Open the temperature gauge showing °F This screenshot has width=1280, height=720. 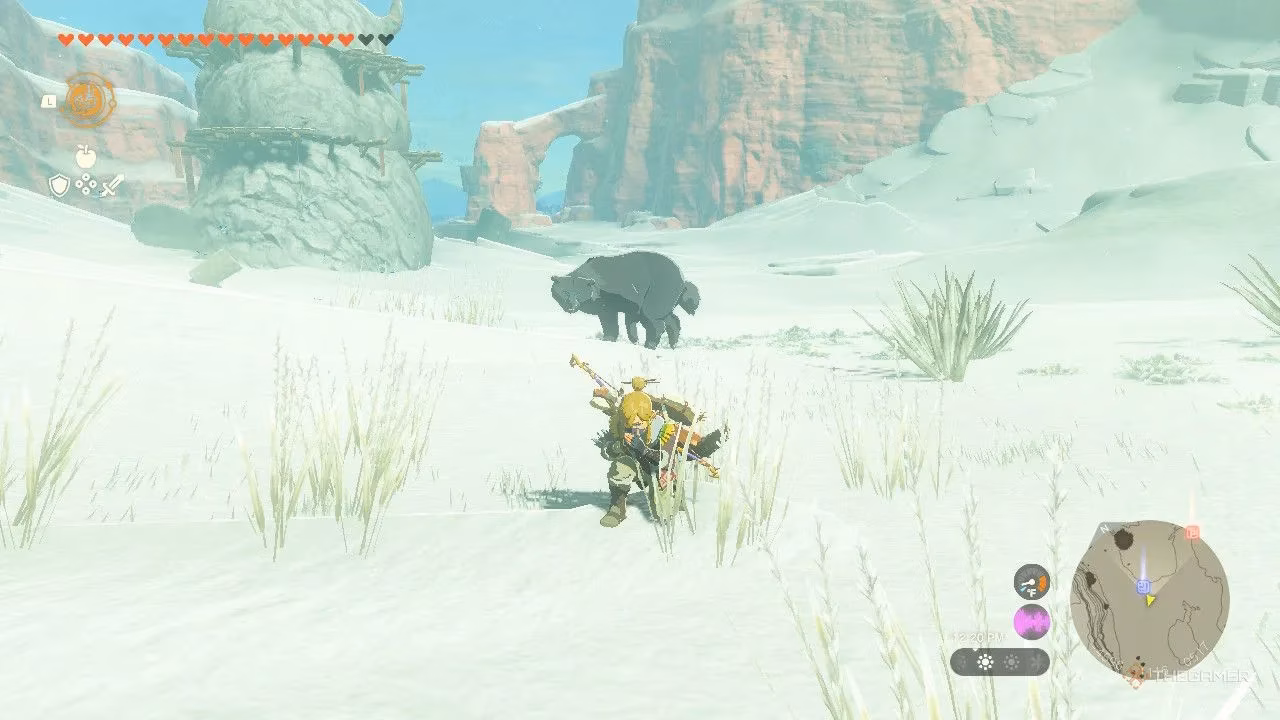pos(1031,581)
